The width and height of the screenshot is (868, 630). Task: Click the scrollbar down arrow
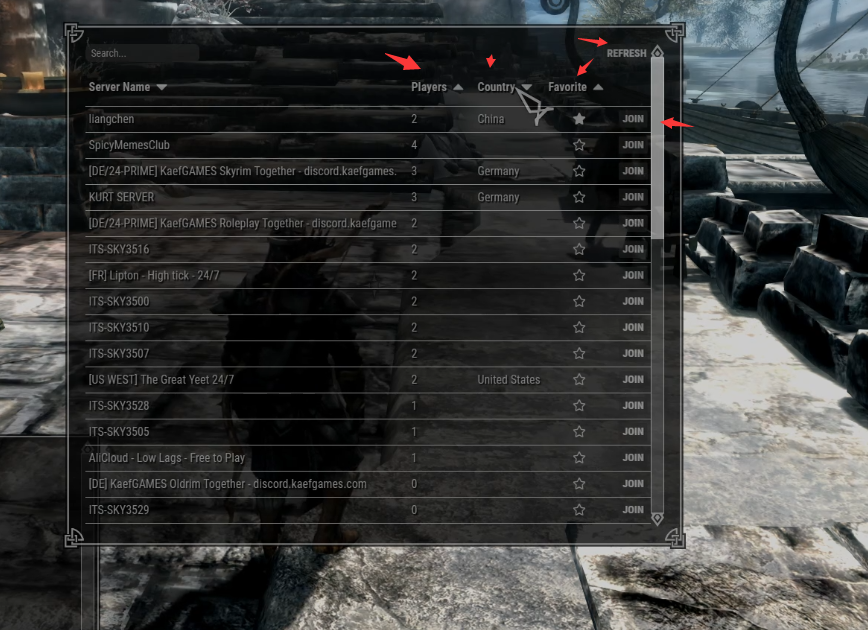click(x=657, y=518)
